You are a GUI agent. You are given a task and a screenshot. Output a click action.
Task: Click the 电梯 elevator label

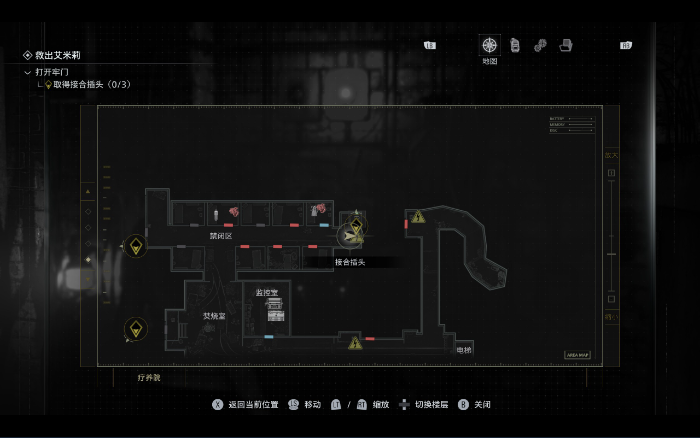[x=463, y=350]
